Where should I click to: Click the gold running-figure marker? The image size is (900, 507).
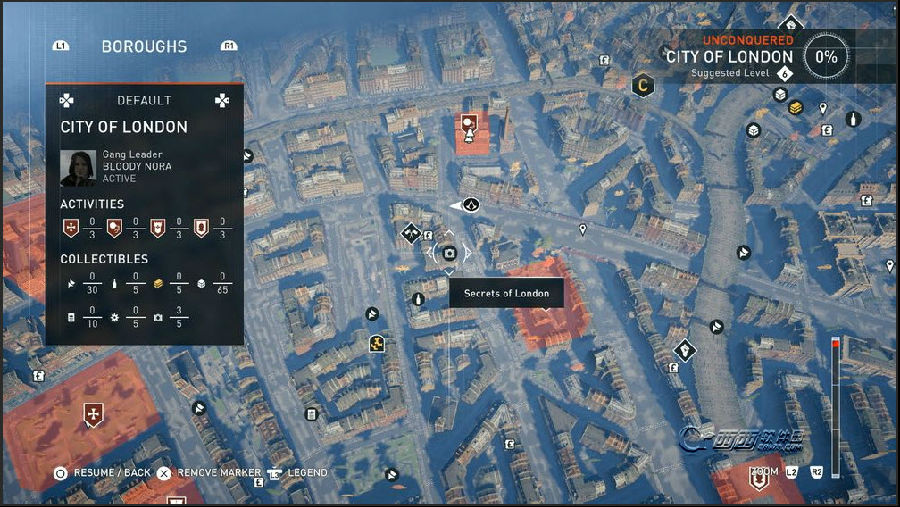pos(377,344)
